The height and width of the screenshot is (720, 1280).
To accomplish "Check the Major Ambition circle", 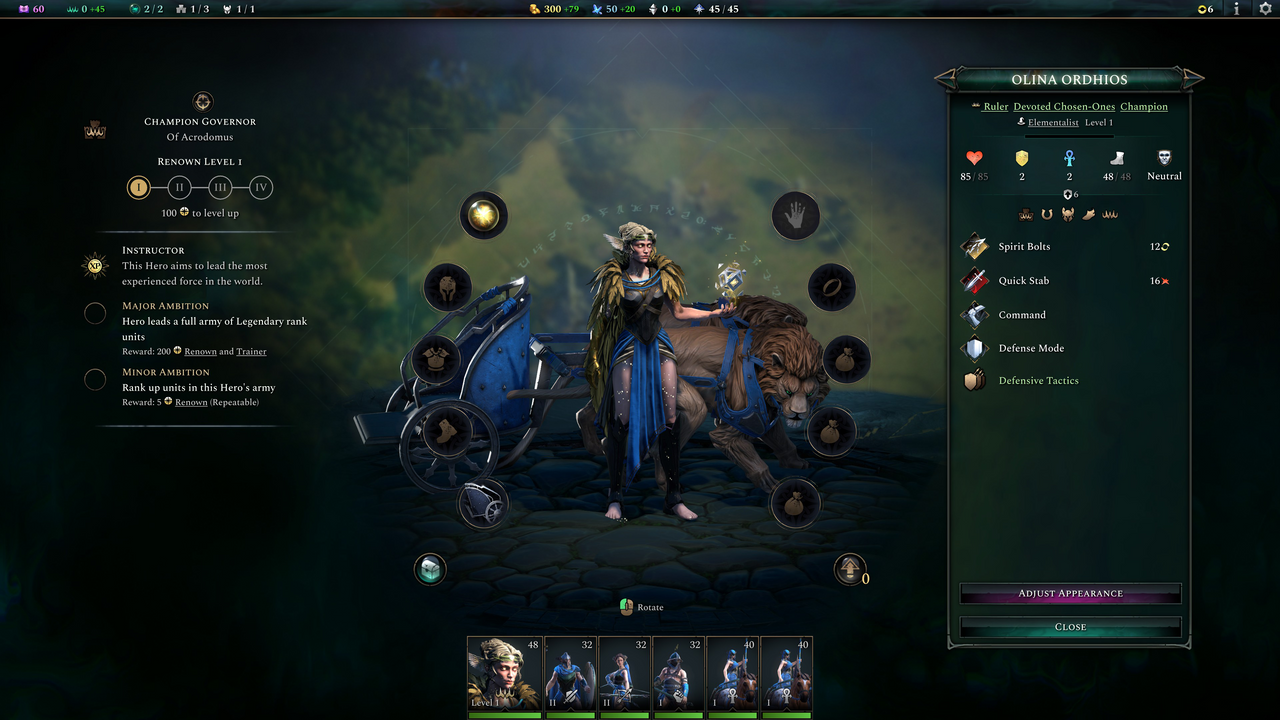I will click(x=95, y=313).
